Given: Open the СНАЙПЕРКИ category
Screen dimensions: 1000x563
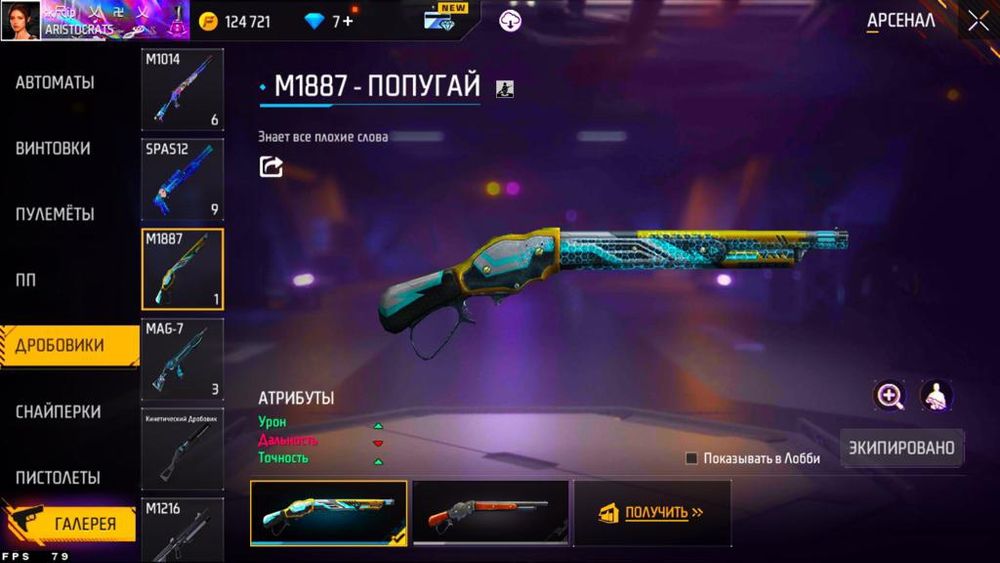Looking at the screenshot, I should (x=58, y=412).
